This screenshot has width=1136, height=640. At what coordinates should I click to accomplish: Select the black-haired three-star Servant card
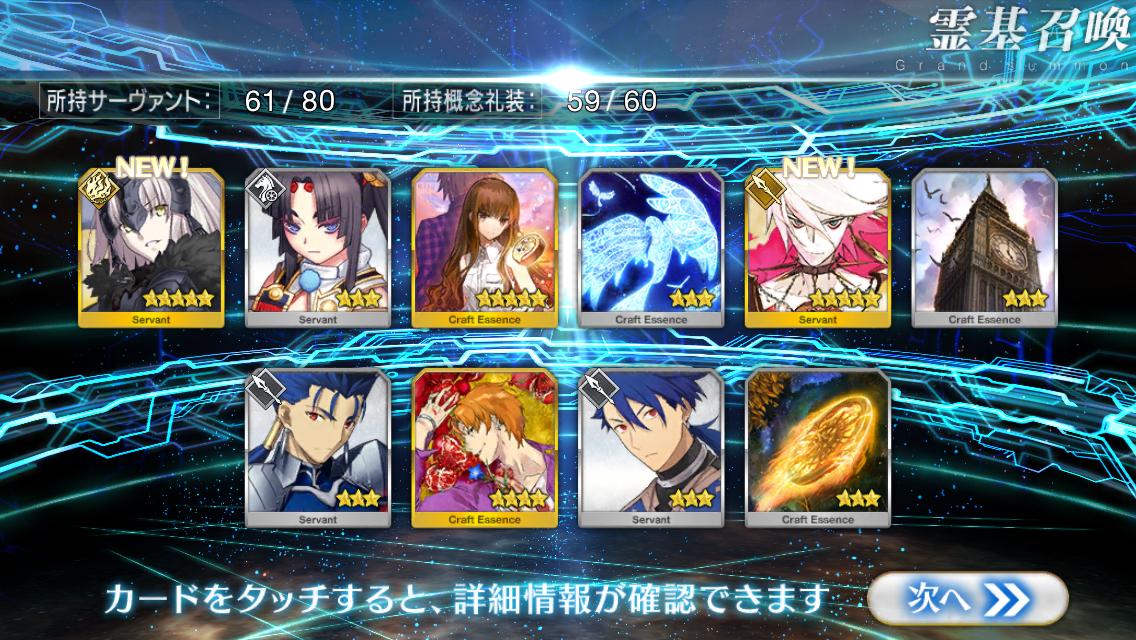click(x=318, y=247)
